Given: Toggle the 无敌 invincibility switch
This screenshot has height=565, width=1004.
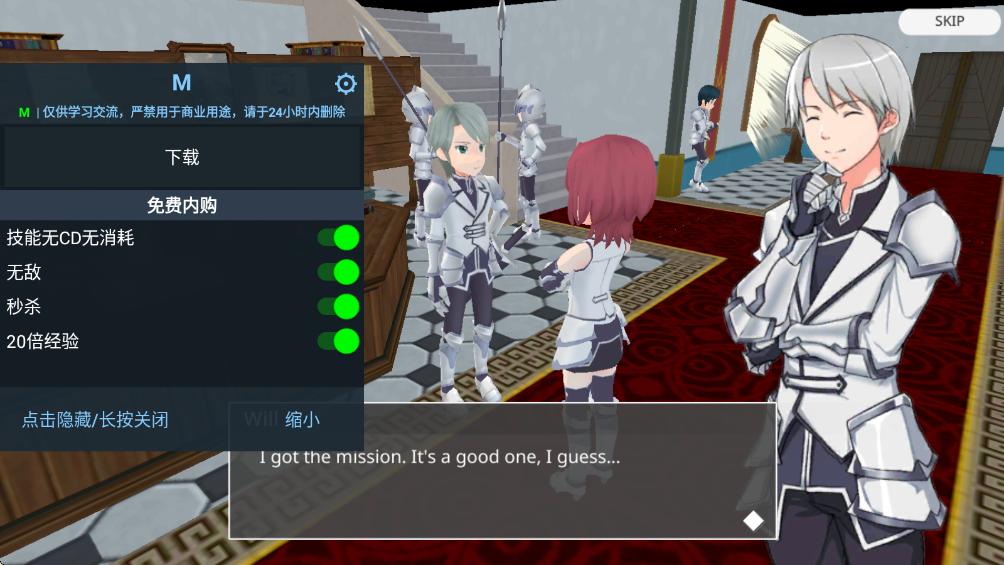Looking at the screenshot, I should coord(339,272).
